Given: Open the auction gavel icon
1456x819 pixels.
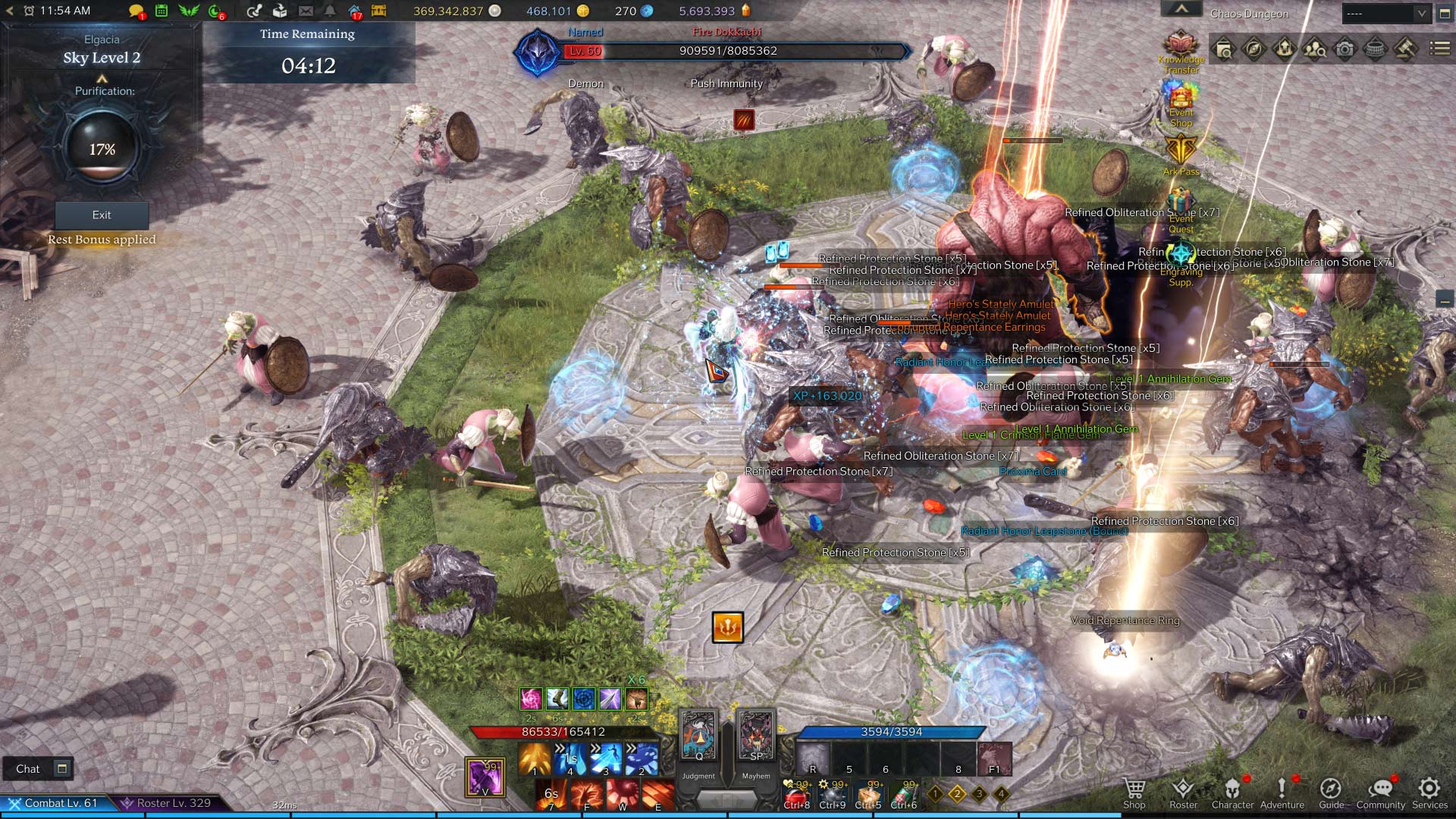Looking at the screenshot, I should tap(1405, 50).
